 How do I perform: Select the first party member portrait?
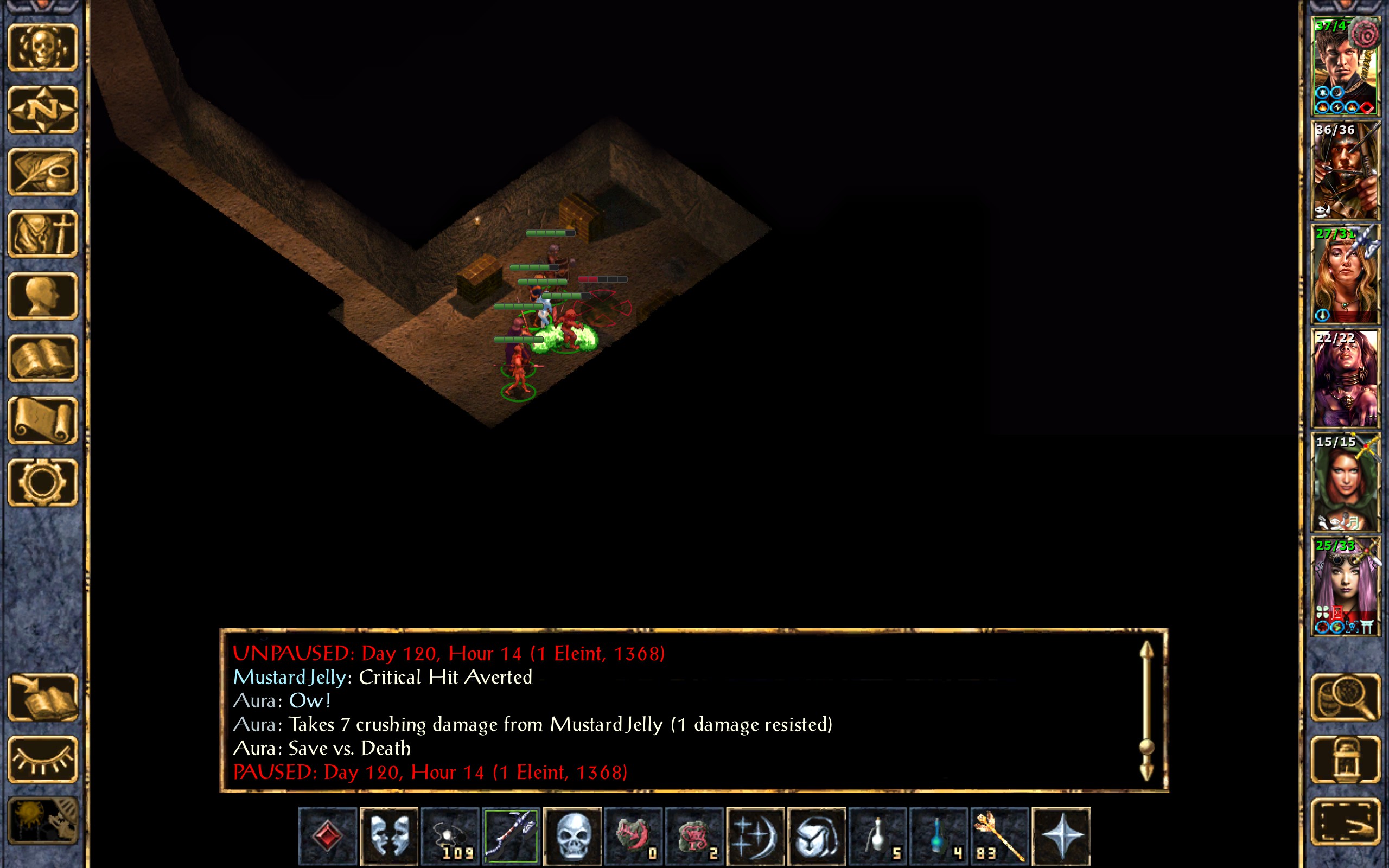1345,66
